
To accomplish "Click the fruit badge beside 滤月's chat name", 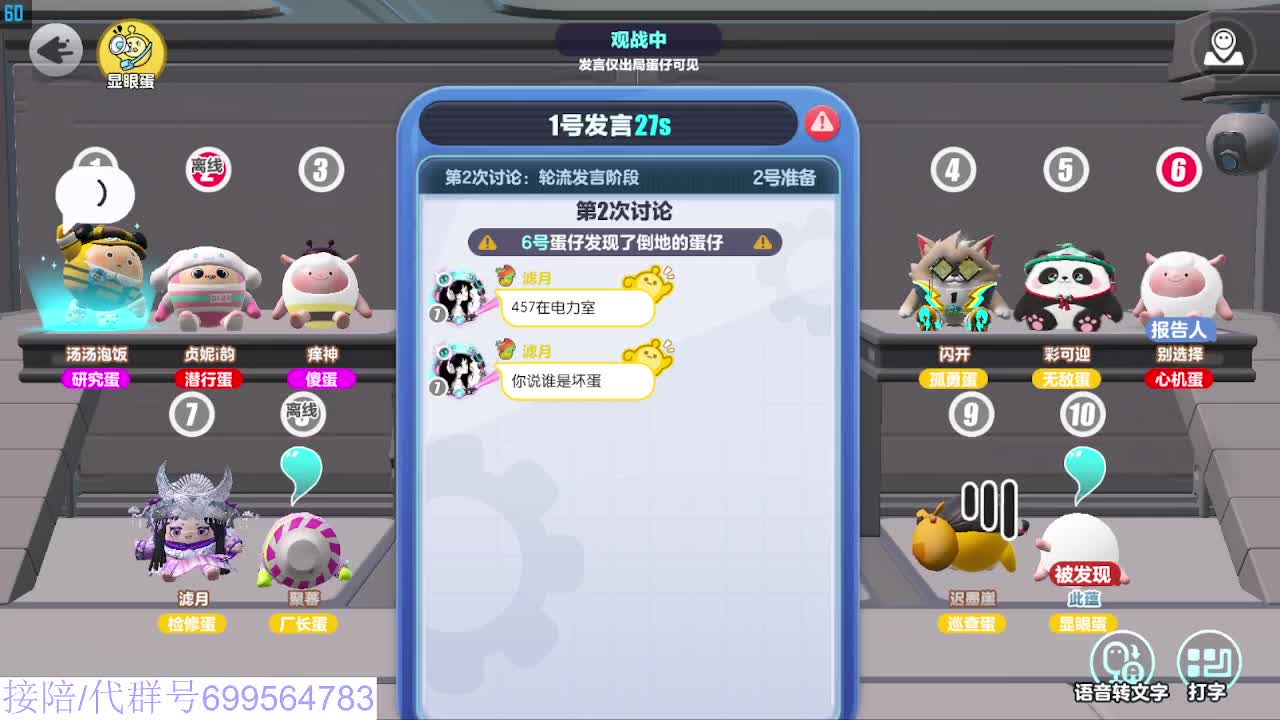I will [x=505, y=277].
